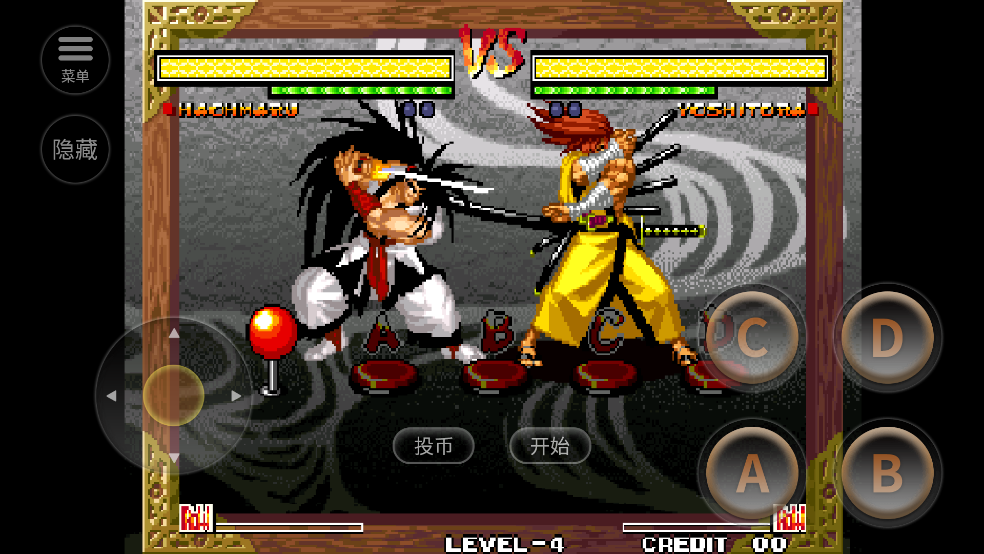Tap the virtual joystick's right arrow
This screenshot has height=554, width=984.
[236, 396]
